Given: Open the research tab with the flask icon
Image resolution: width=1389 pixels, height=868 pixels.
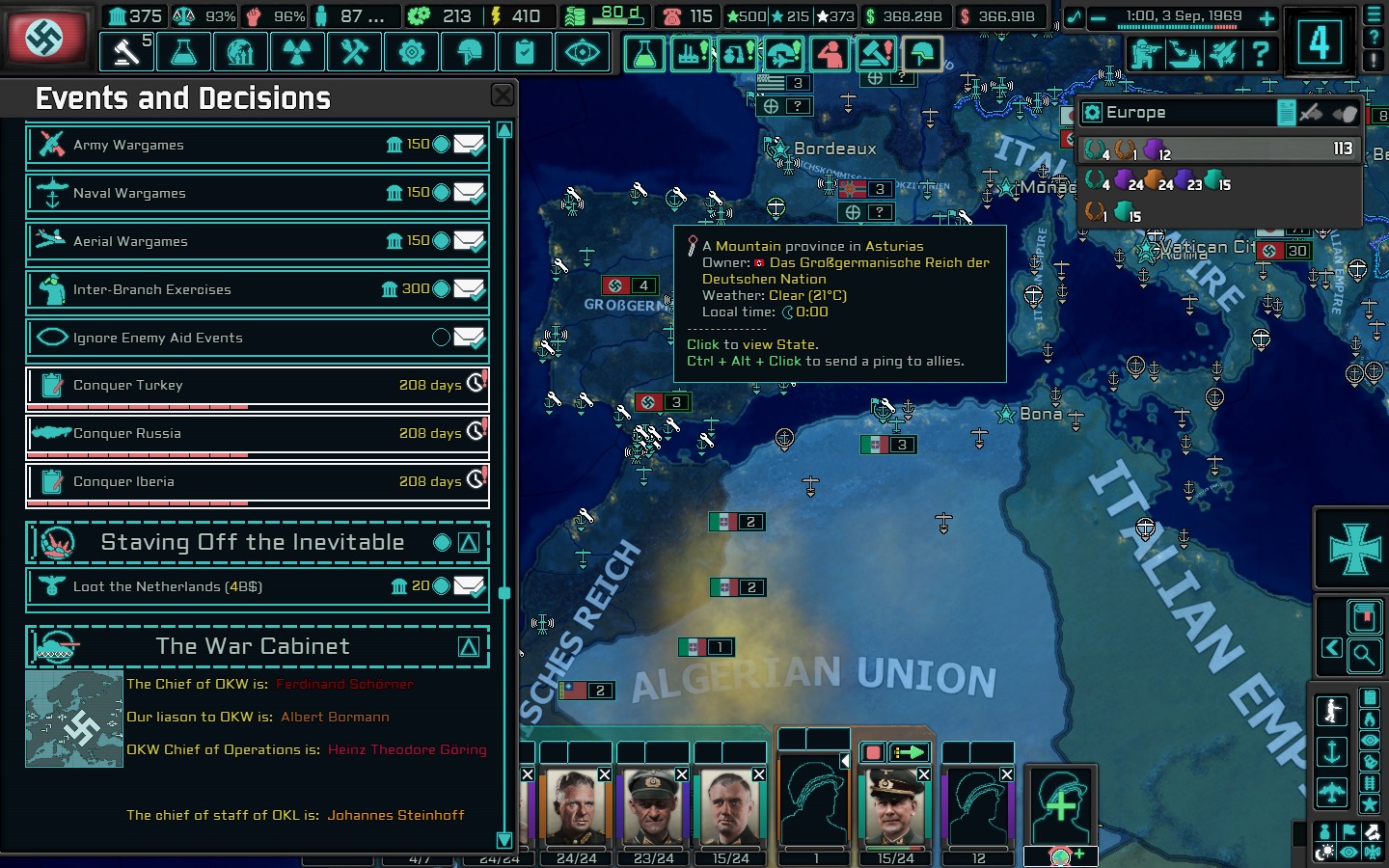Looking at the screenshot, I should click(x=183, y=52).
